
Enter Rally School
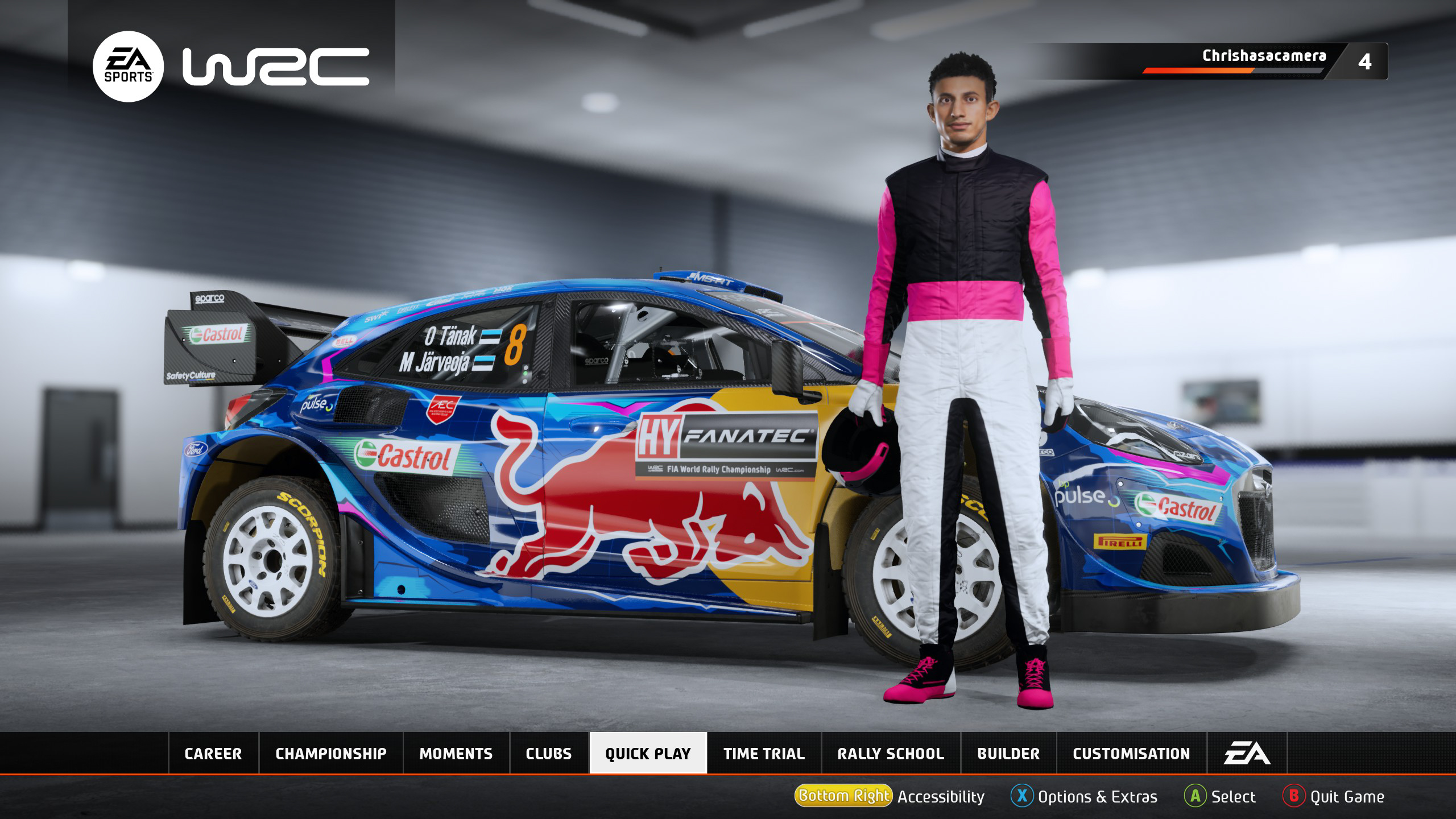tap(891, 754)
